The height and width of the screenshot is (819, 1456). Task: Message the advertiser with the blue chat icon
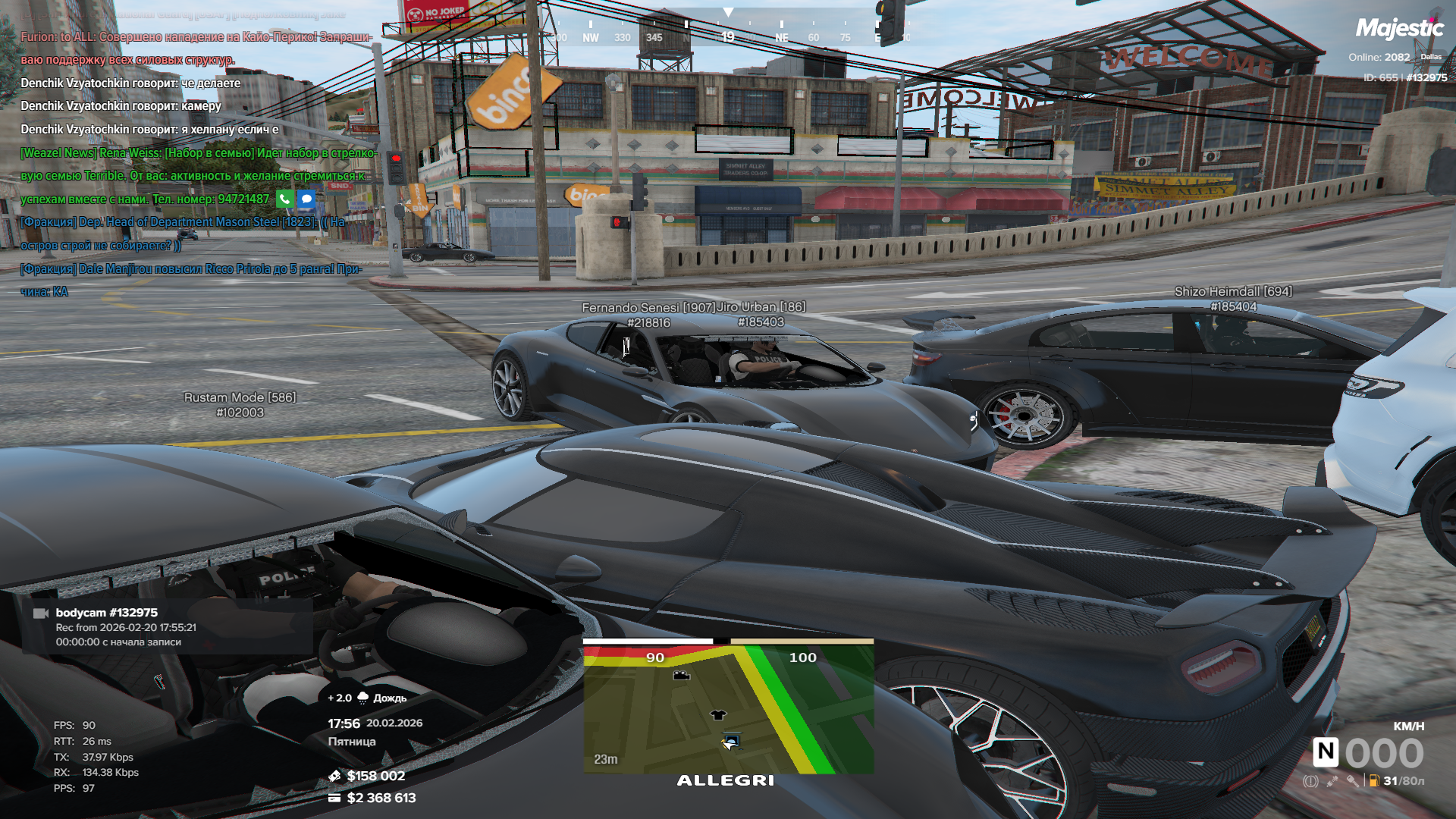(306, 199)
